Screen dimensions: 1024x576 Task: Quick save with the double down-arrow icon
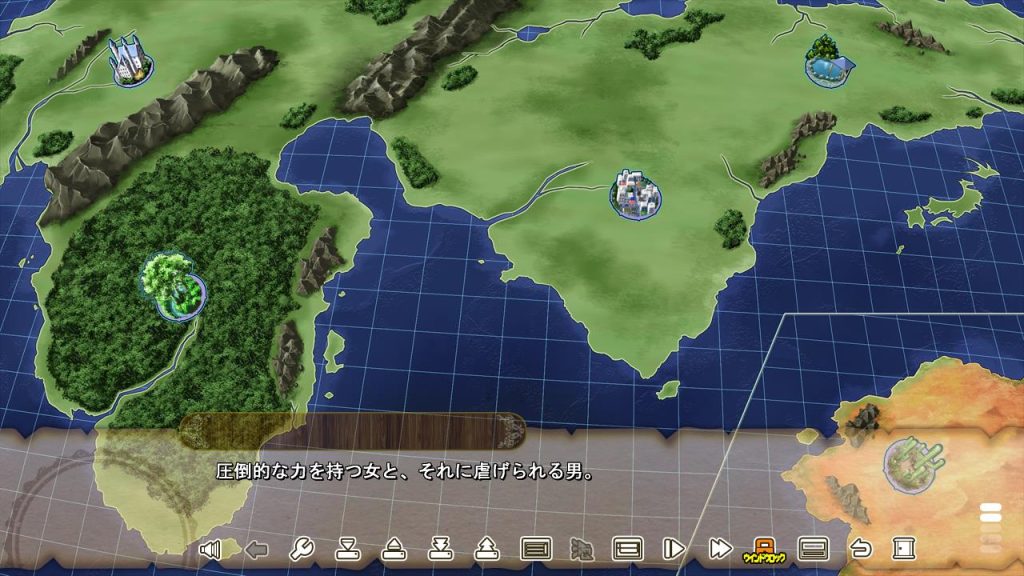(441, 548)
